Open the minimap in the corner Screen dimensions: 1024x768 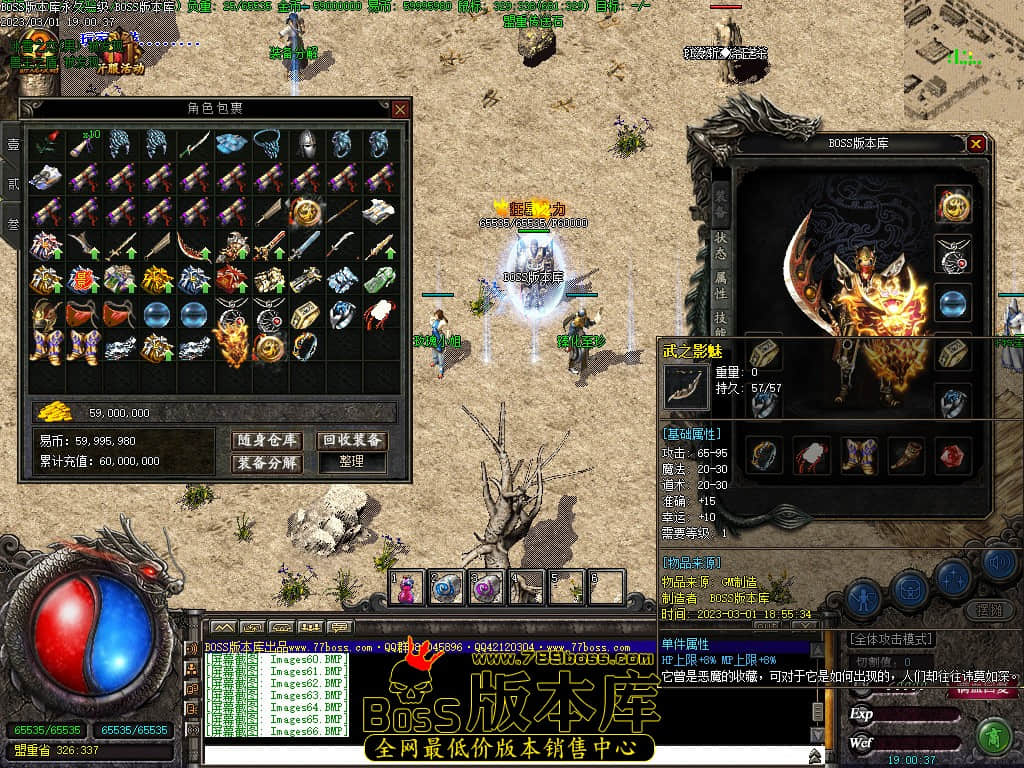962,60
